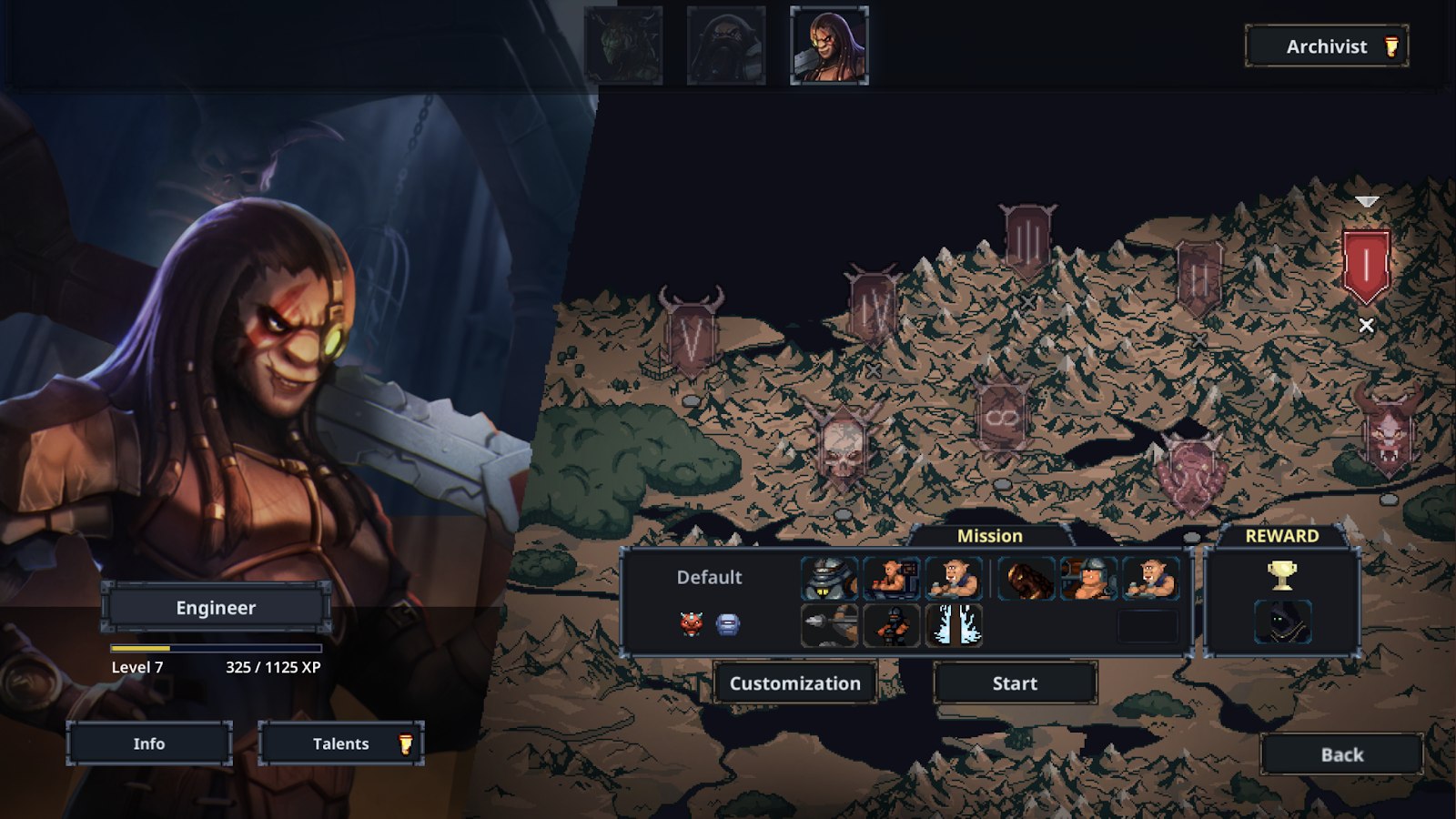
Task: Click the hooded figure reward icon
Action: (x=1282, y=623)
